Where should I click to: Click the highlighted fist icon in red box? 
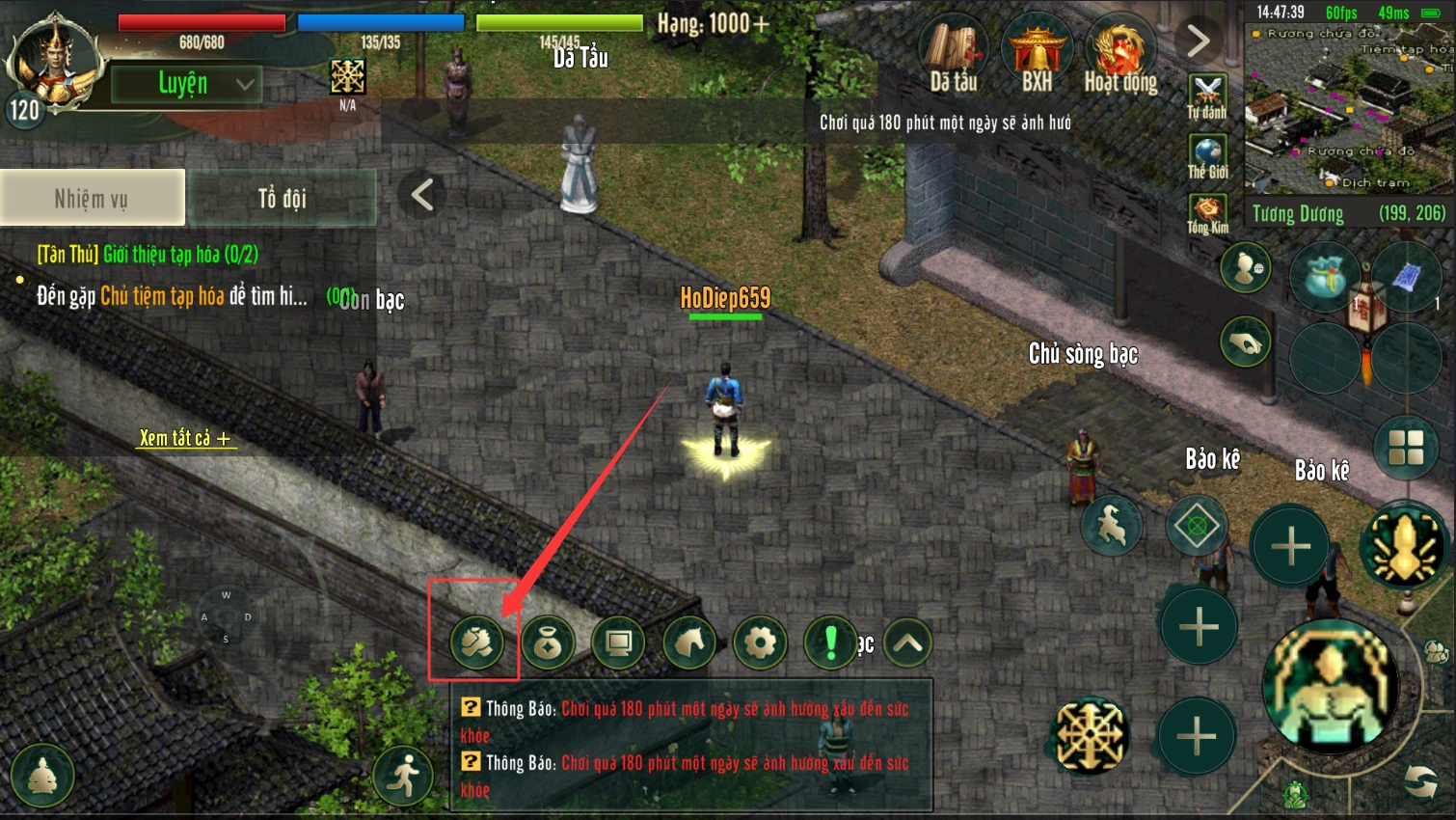(x=476, y=642)
